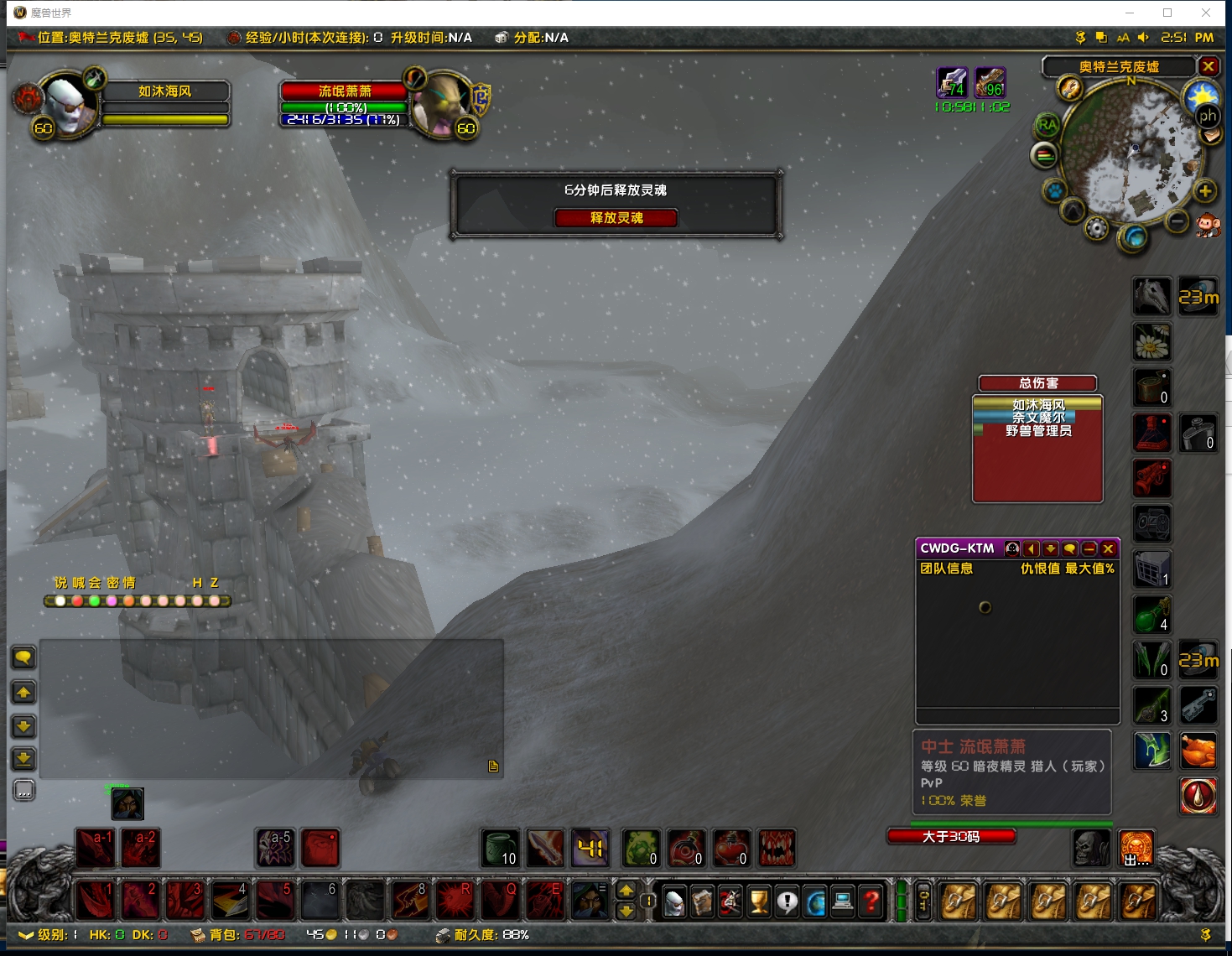Select the 总伤害 damage meter title
This screenshot has width=1232, height=956.
coord(1037,383)
